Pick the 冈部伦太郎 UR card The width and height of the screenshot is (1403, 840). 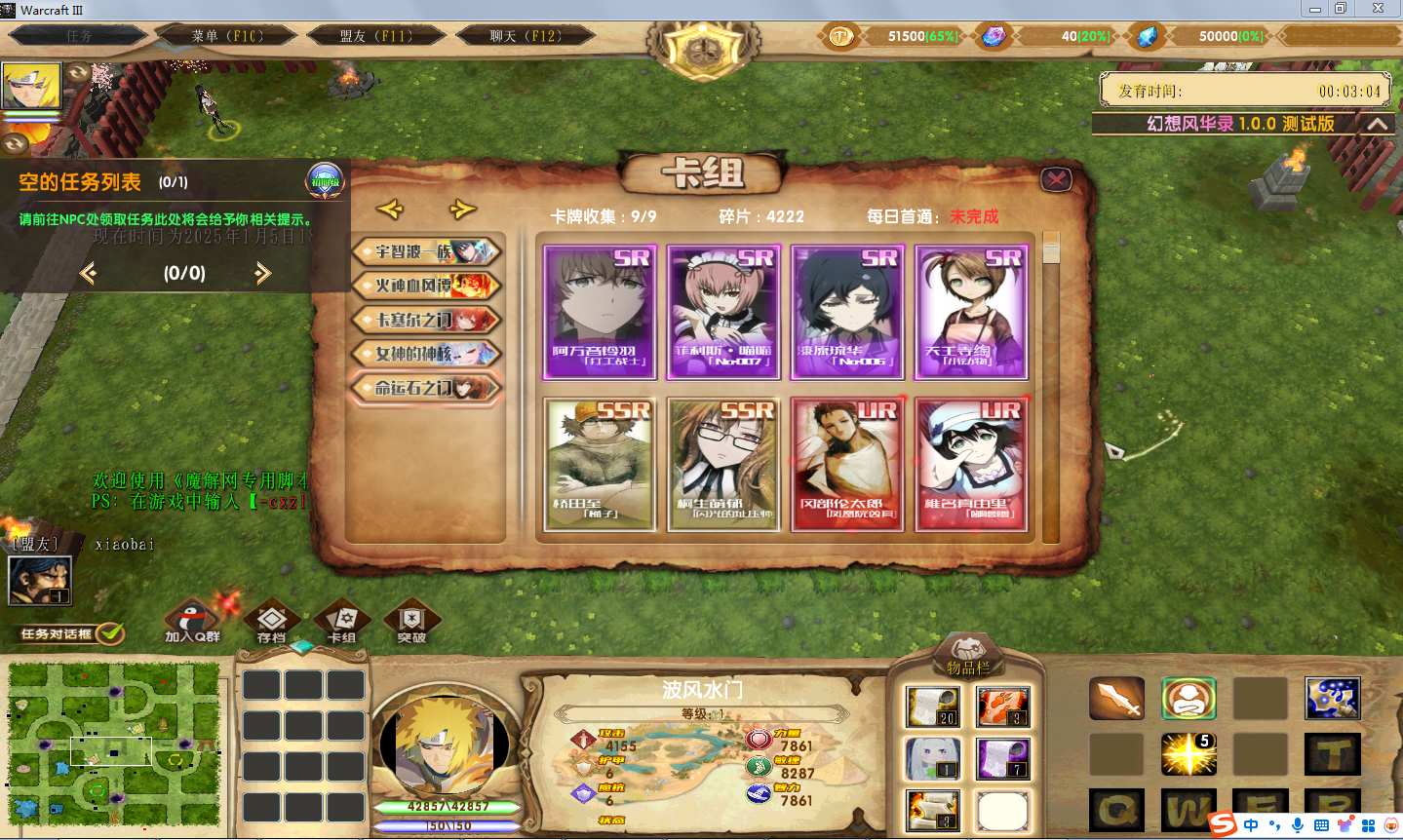pos(847,464)
